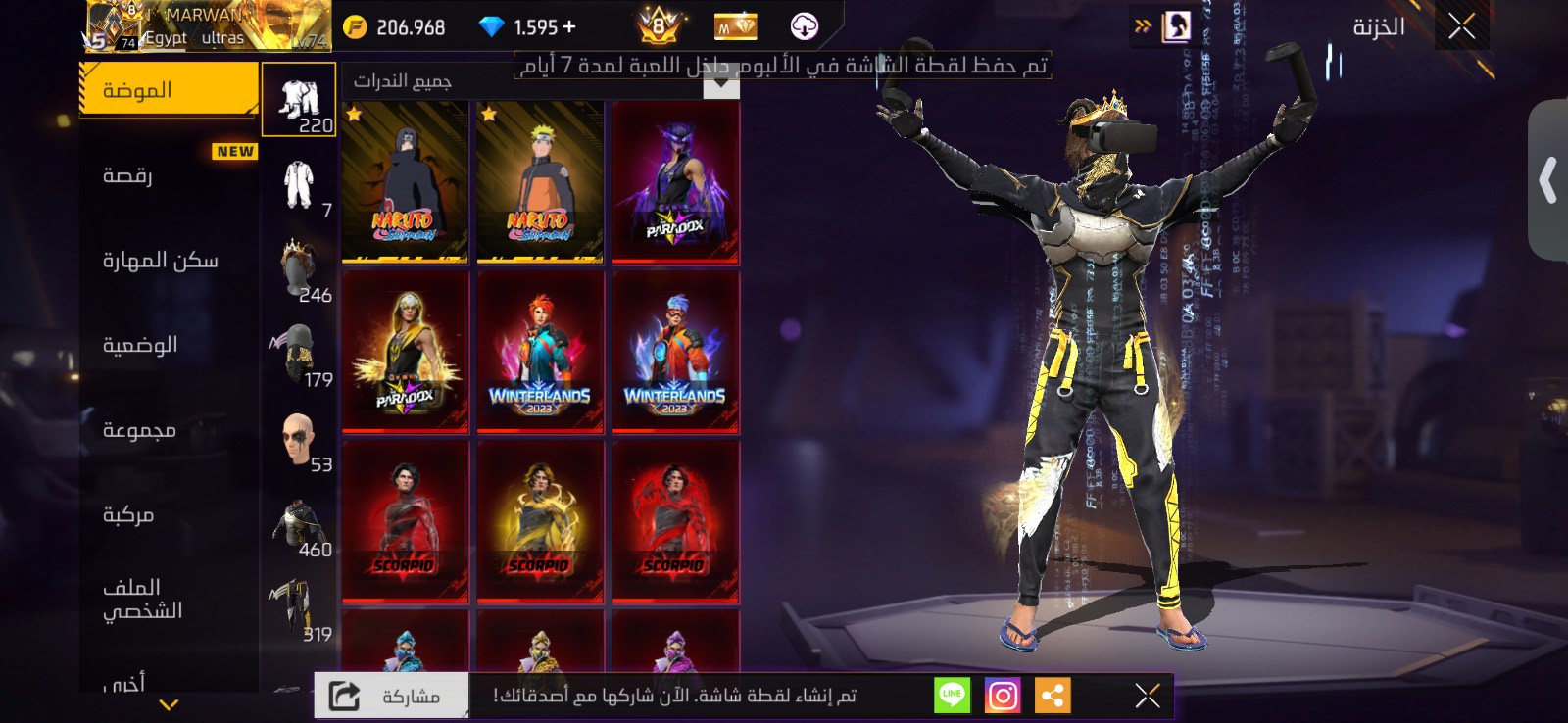Open the orange generic share icon
This screenshot has height=723, width=1568.
[1053, 696]
